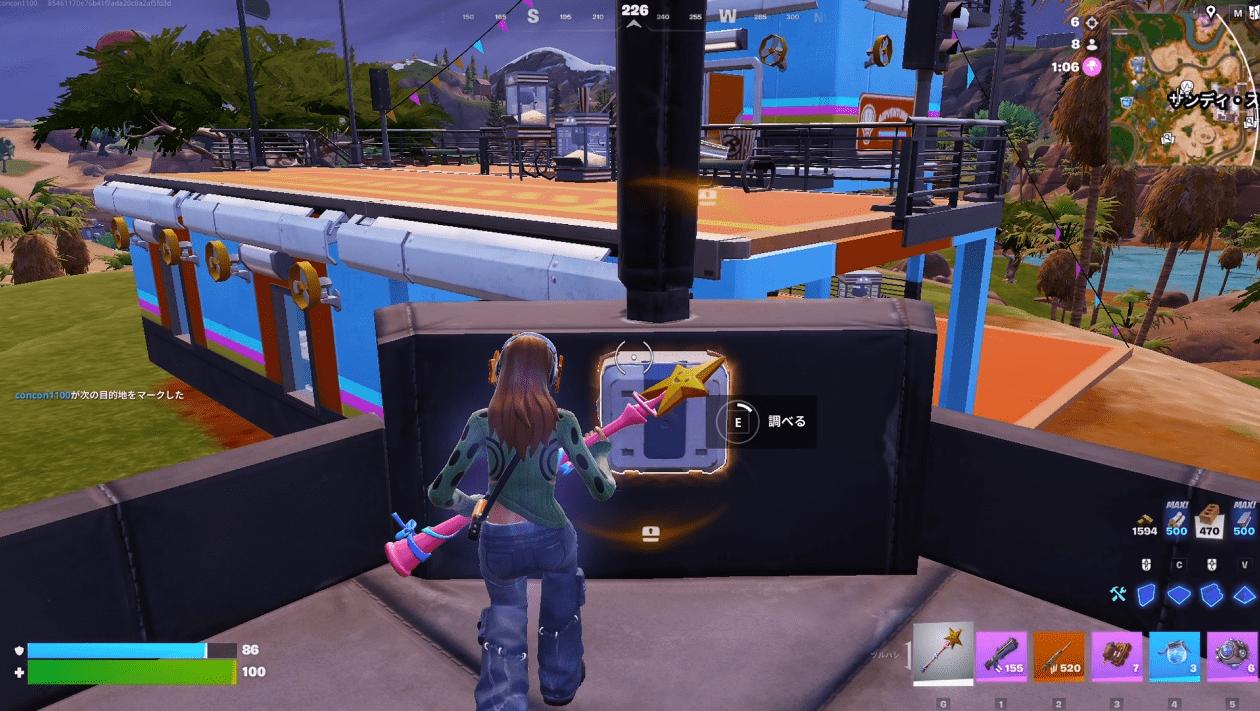The width and height of the screenshot is (1260, 711).
Task: Select the wall building piece
Action: (1147, 595)
